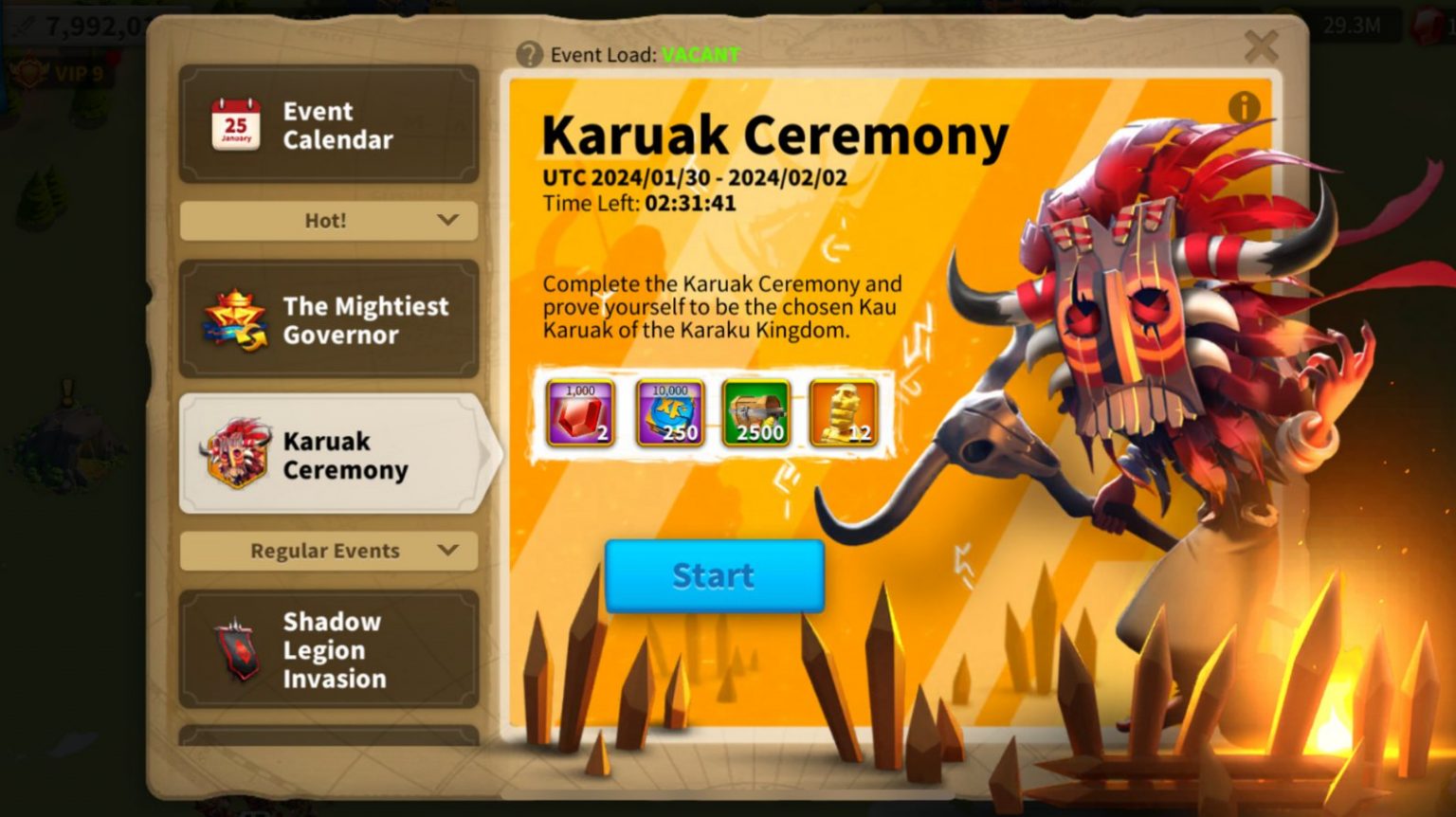1456x817 pixels.
Task: View the 10,000 XP tome reward icon
Action: [667, 411]
